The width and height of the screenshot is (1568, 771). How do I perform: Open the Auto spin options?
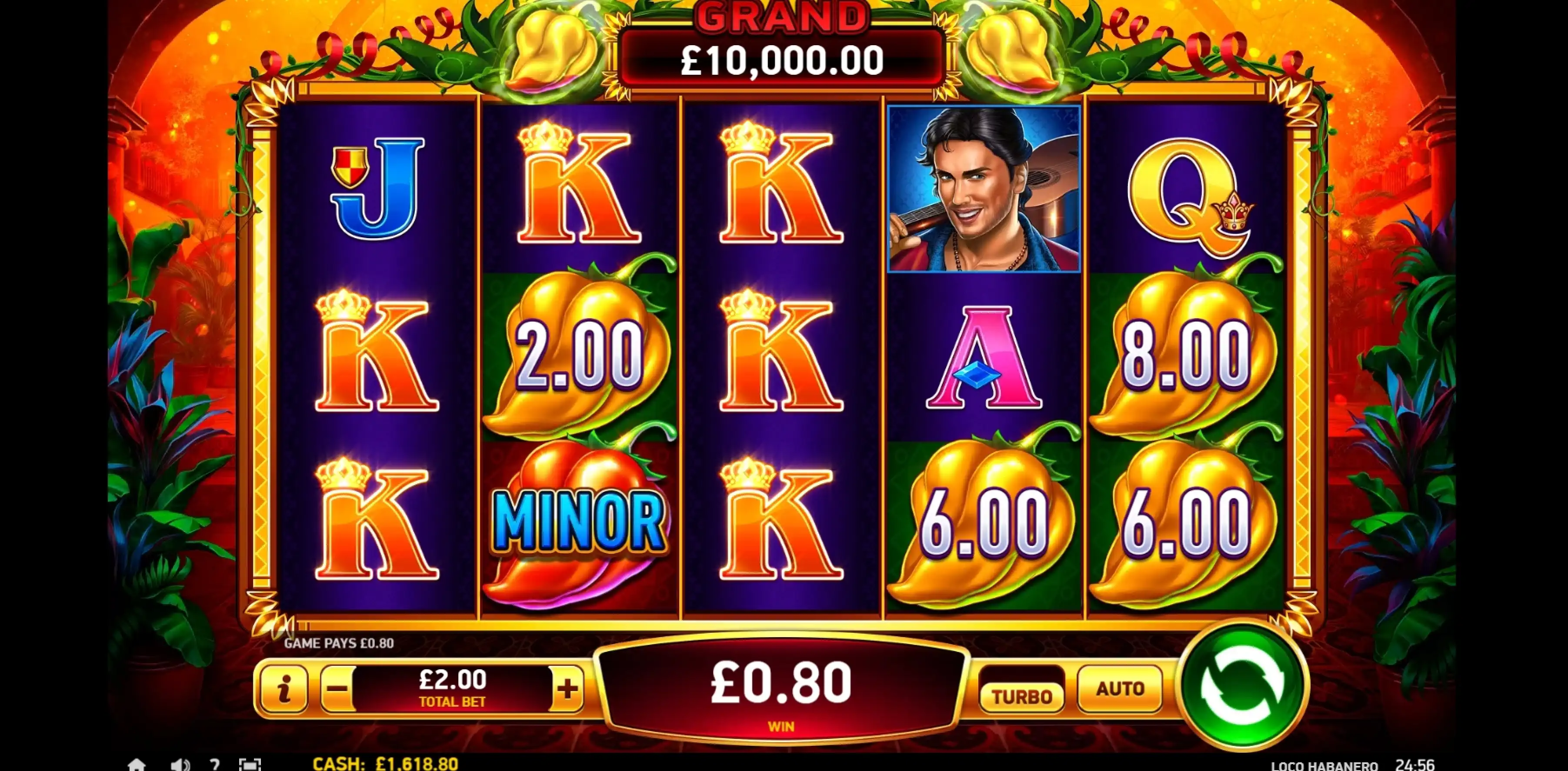1119,689
